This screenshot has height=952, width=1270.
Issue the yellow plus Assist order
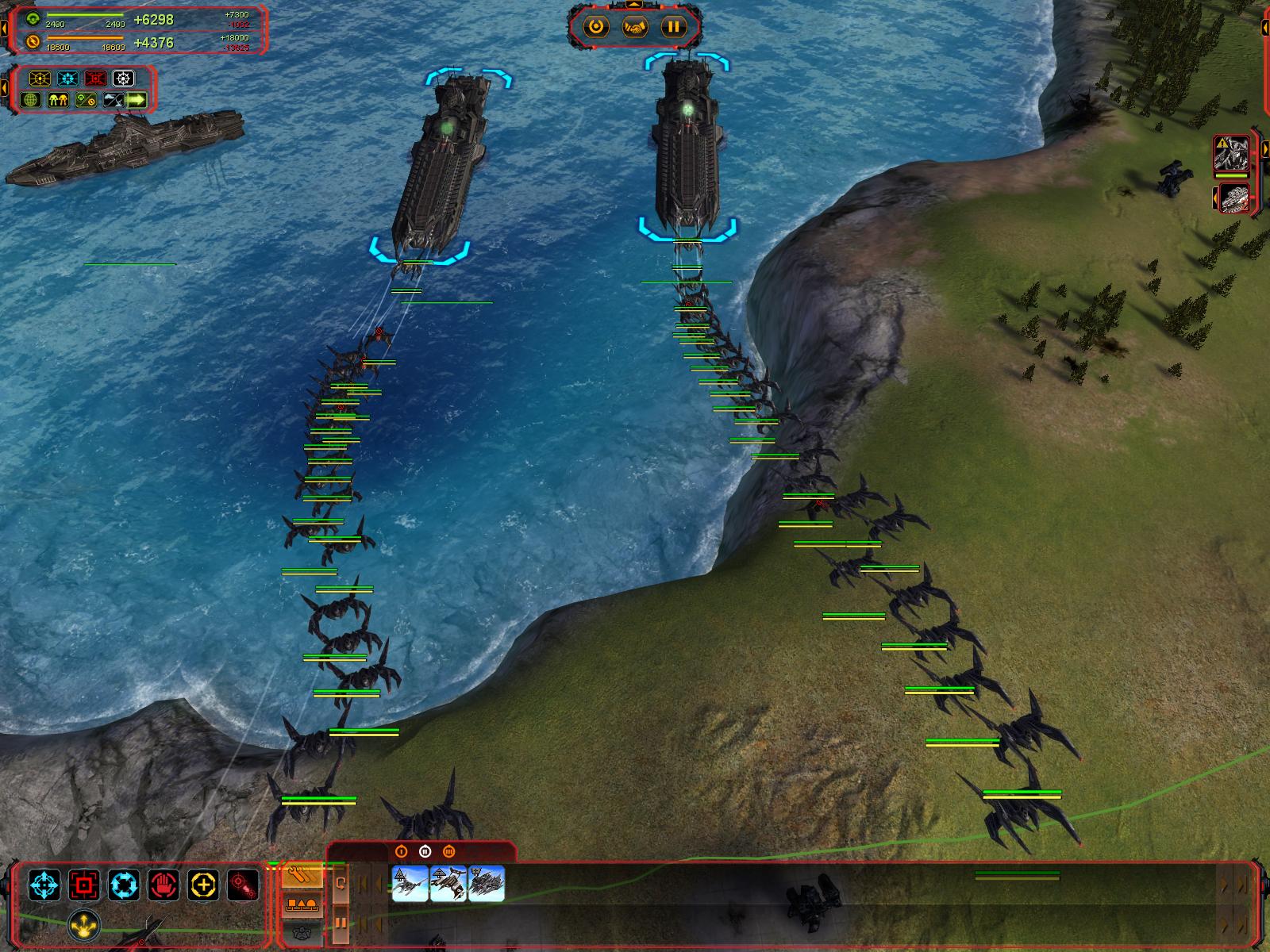[x=204, y=884]
